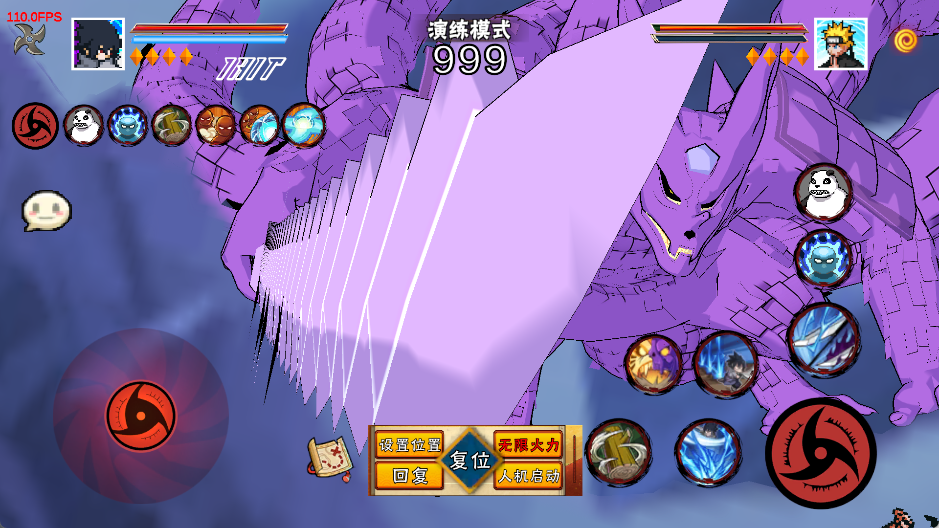
Task: Select the two orange fighters icon in the top row
Action: tap(216, 126)
